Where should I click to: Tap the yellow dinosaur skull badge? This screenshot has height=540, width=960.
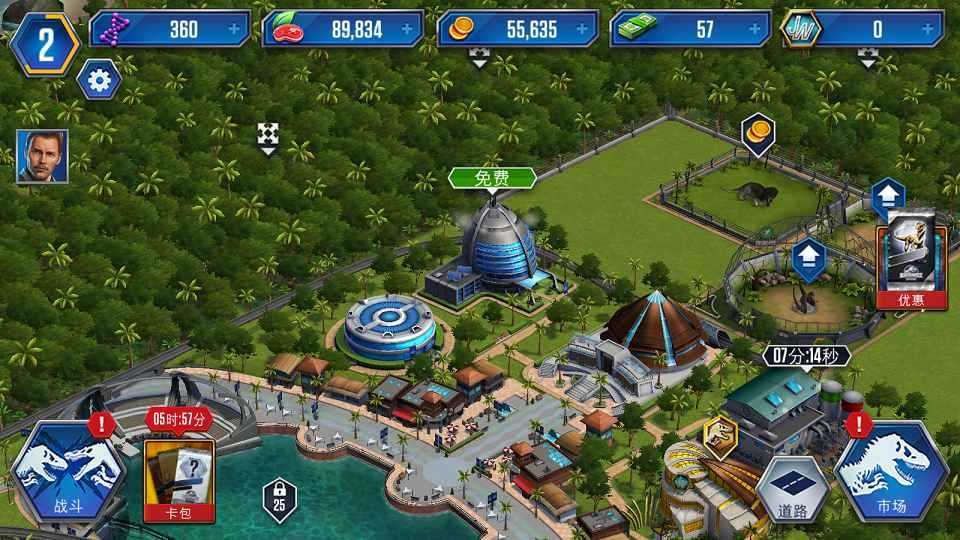[720, 433]
